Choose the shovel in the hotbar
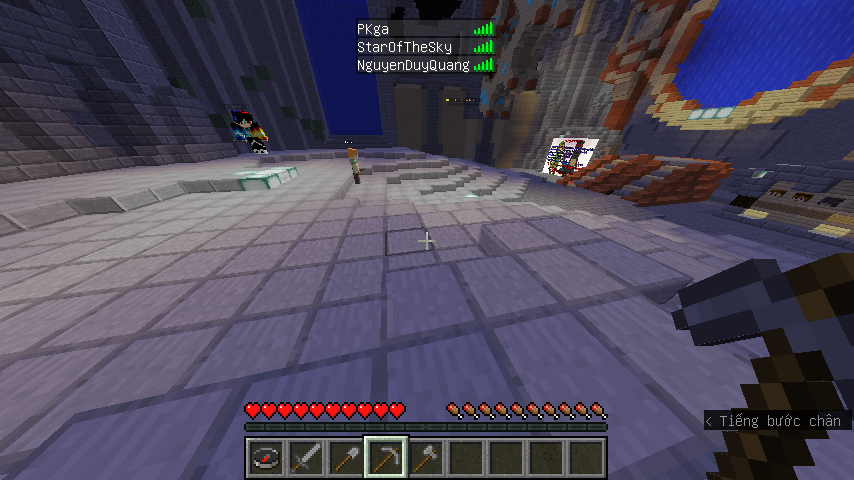This screenshot has height=480, width=854. pyautogui.click(x=345, y=458)
